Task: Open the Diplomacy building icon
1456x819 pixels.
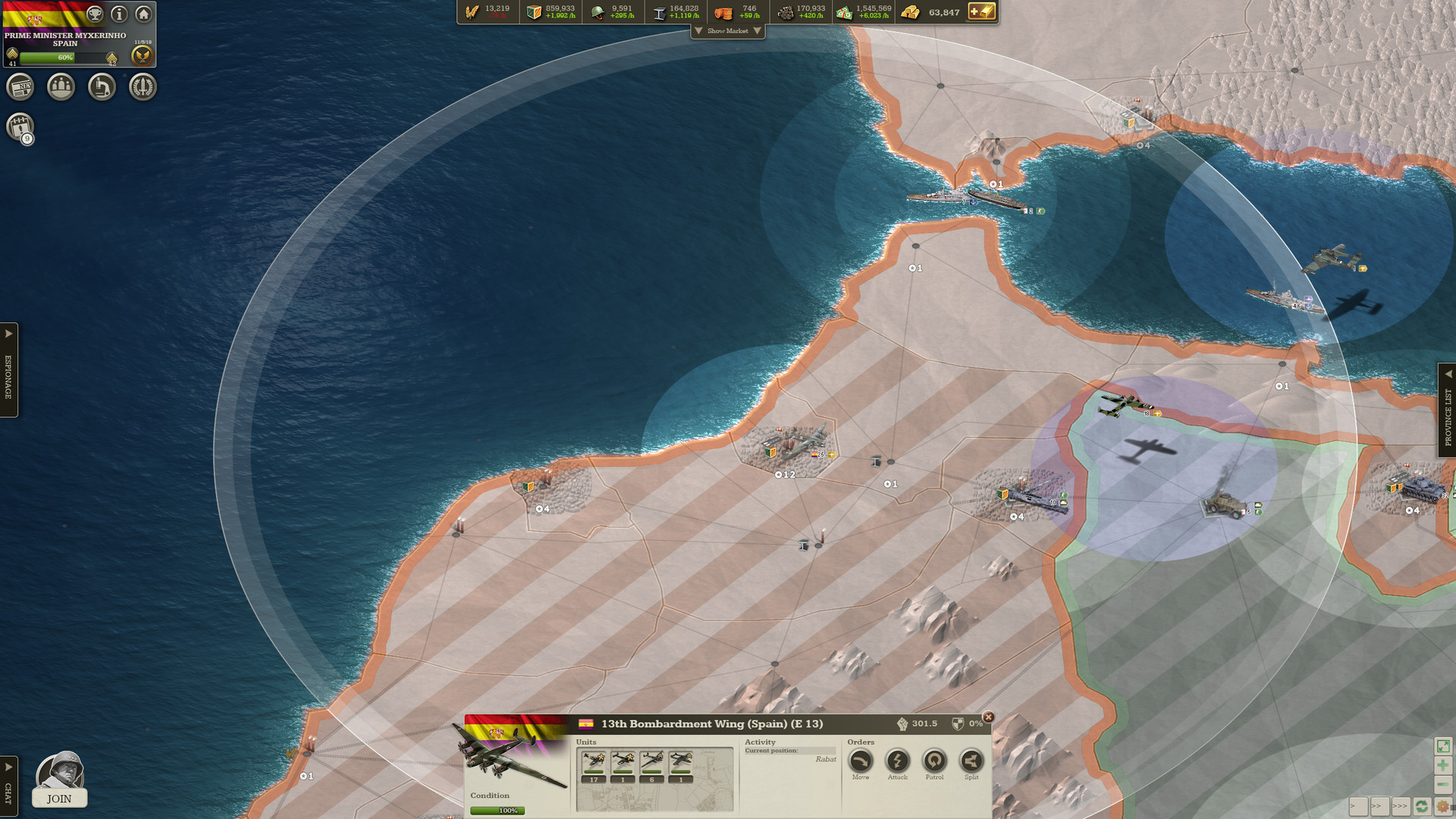Action: (x=61, y=87)
